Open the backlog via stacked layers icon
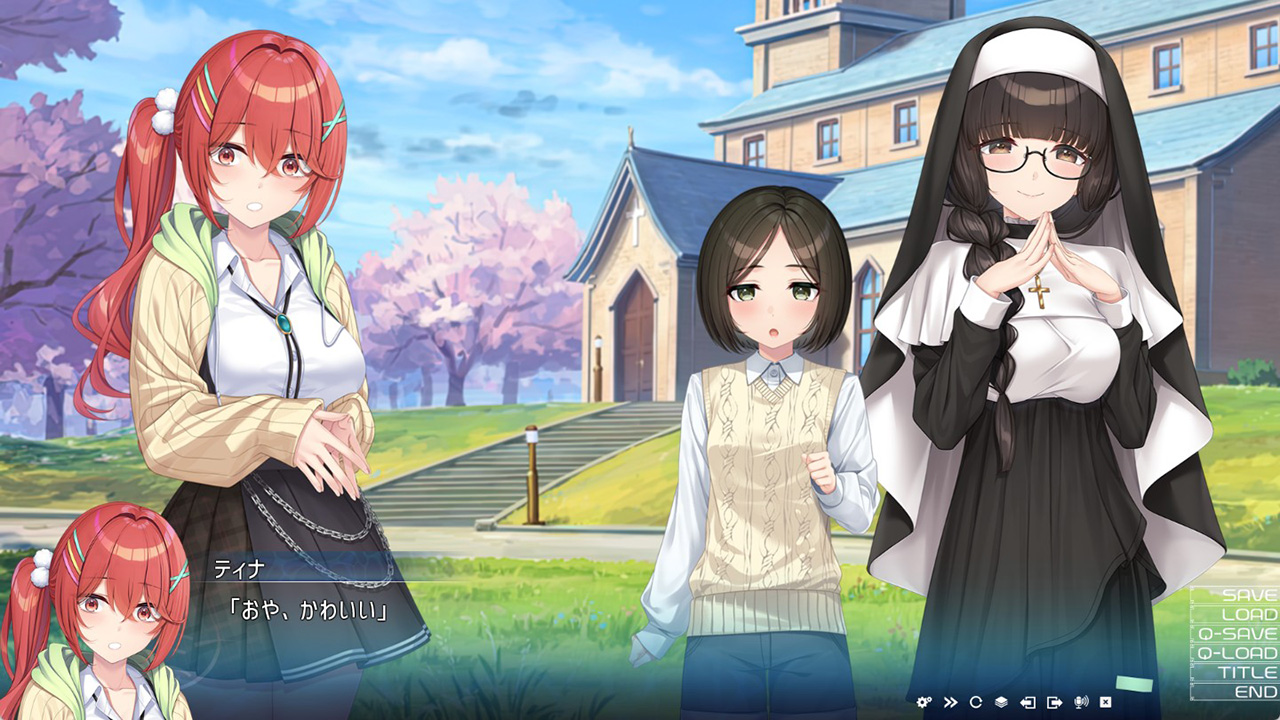This screenshot has width=1280, height=720. (x=1002, y=702)
